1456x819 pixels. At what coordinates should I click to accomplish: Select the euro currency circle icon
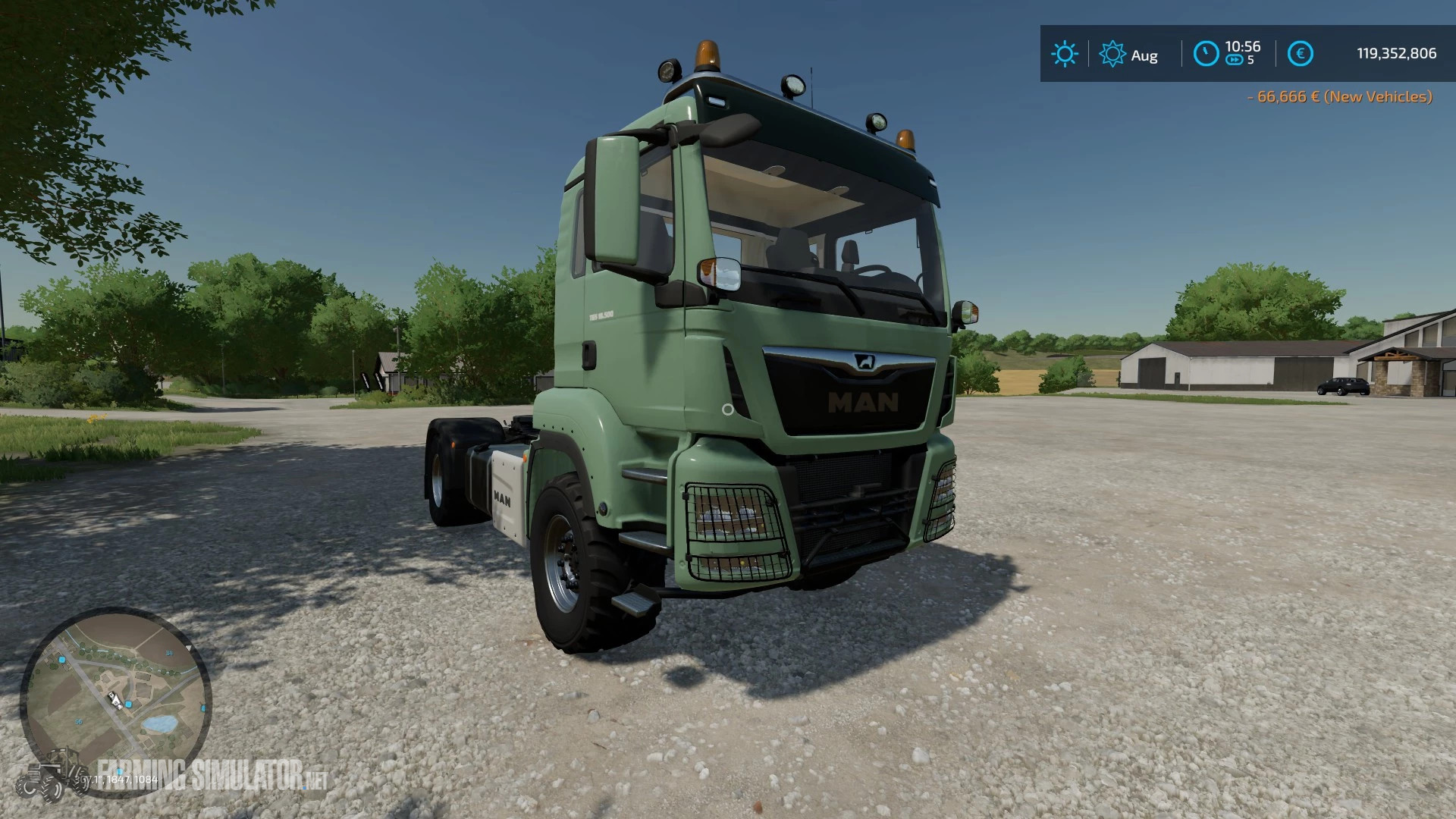(1301, 53)
